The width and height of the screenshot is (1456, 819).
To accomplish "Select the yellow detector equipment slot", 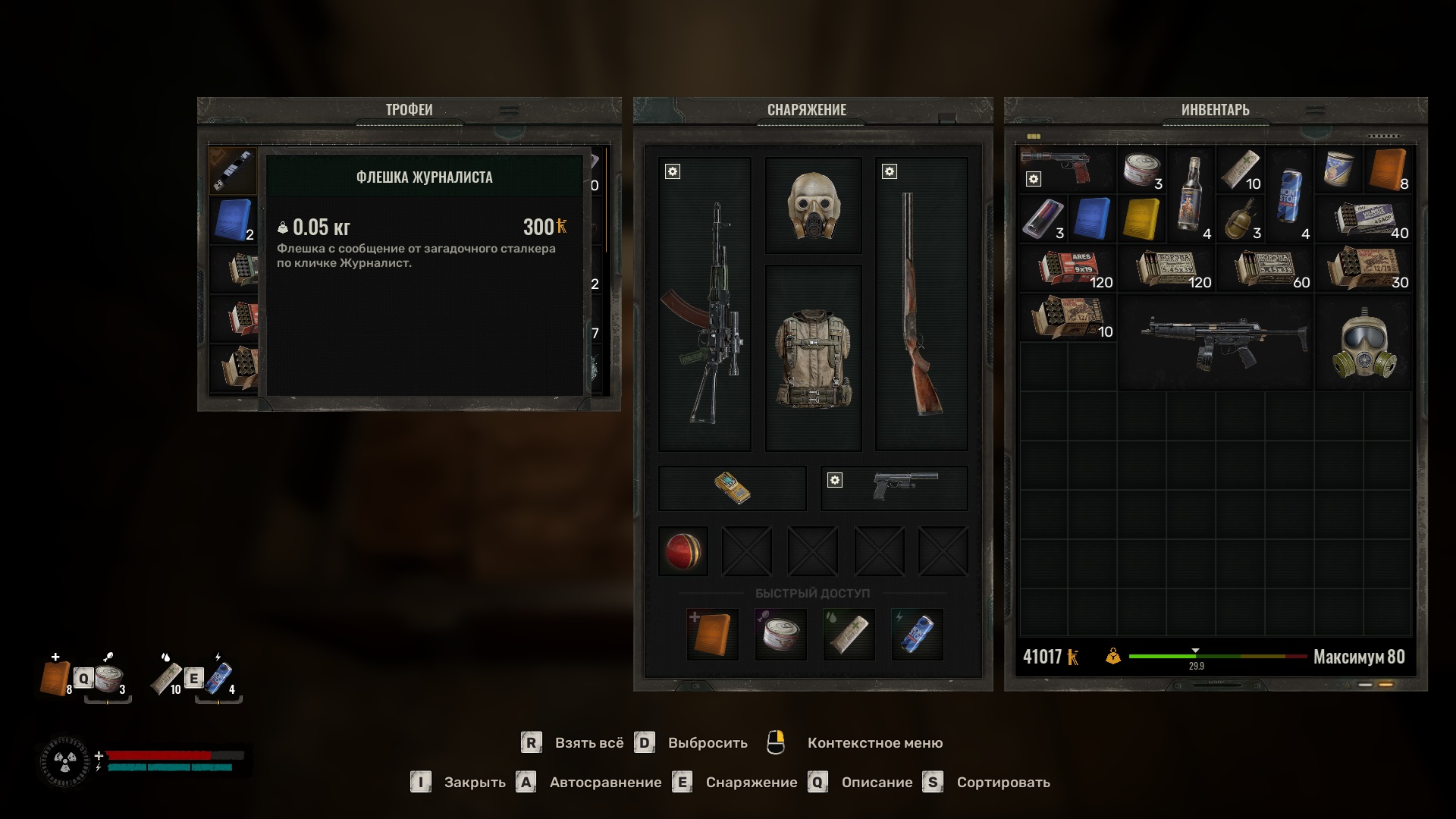I will point(732,488).
